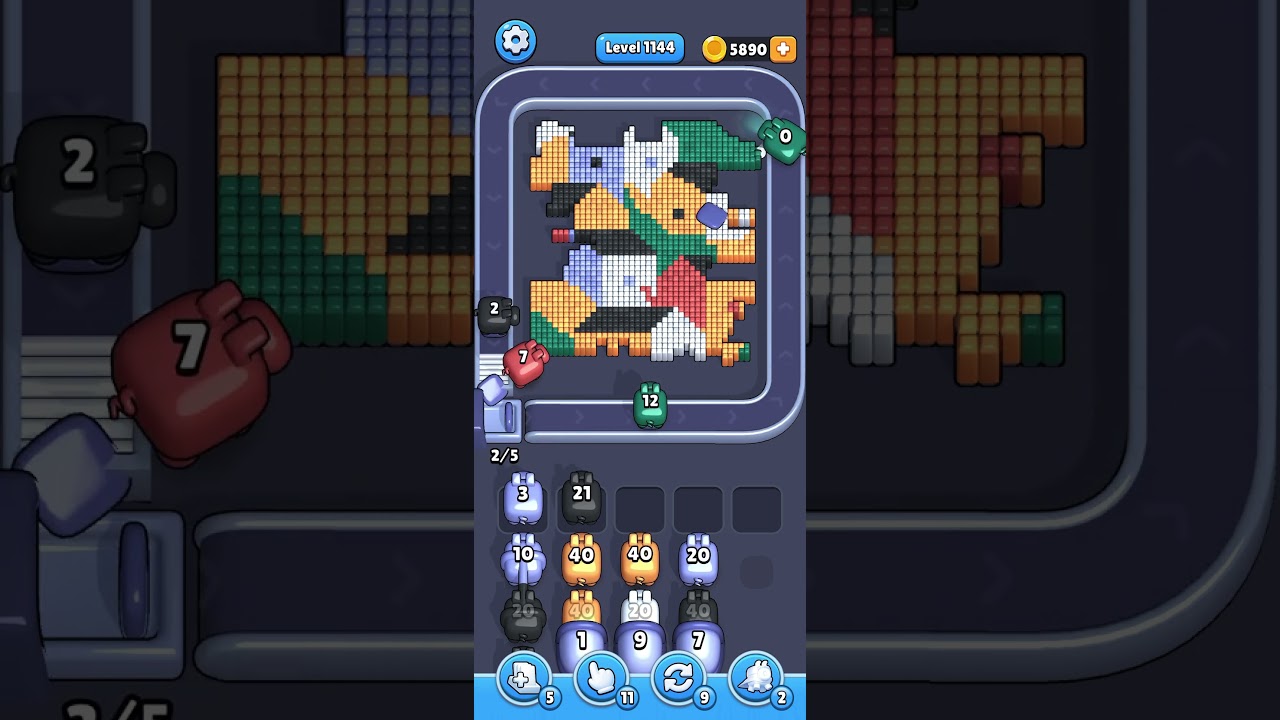Screen dimensions: 1280x720
Task: Open the settings gear
Action: click(x=516, y=40)
